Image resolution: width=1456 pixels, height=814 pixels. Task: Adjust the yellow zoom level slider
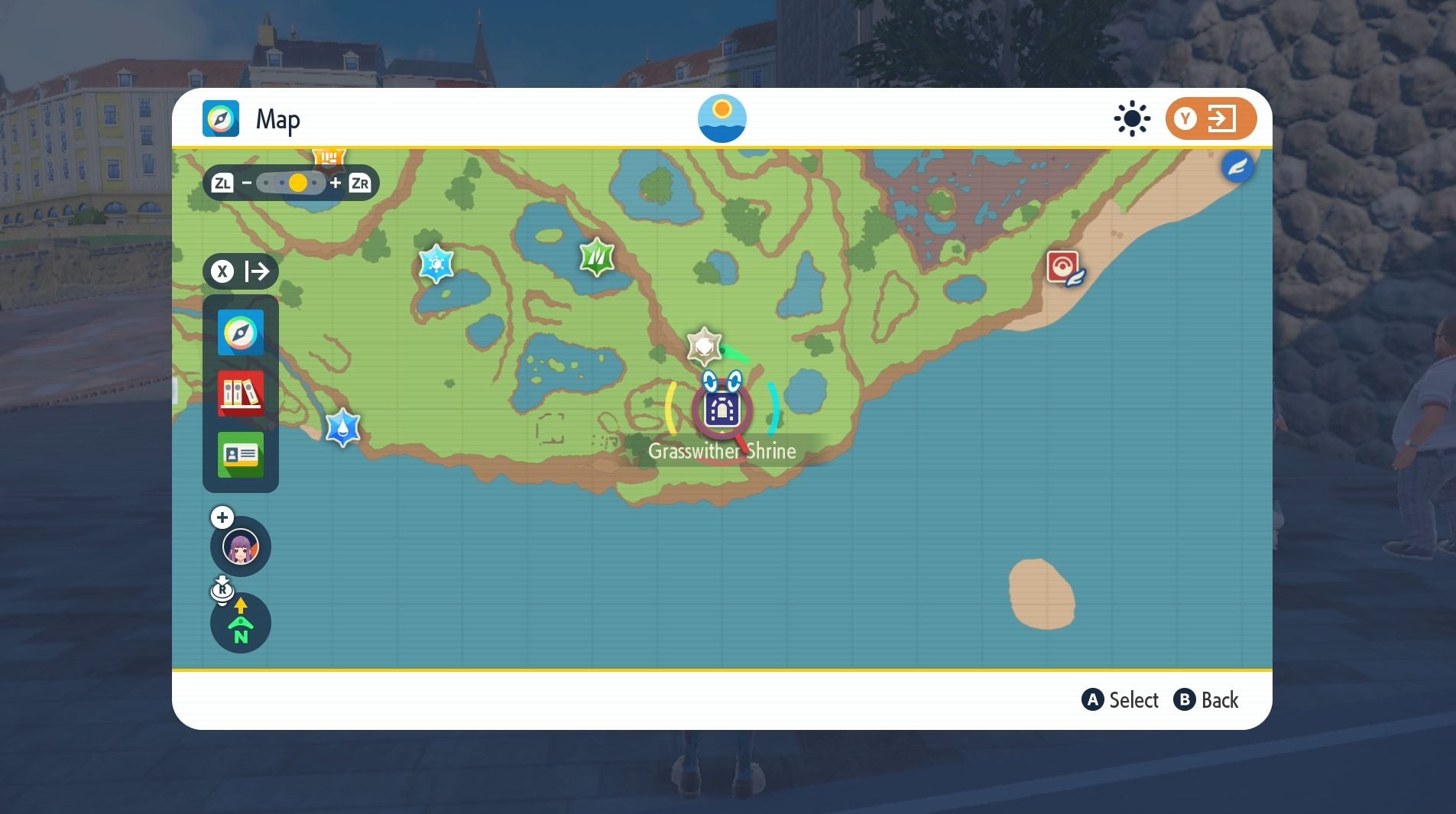click(299, 183)
